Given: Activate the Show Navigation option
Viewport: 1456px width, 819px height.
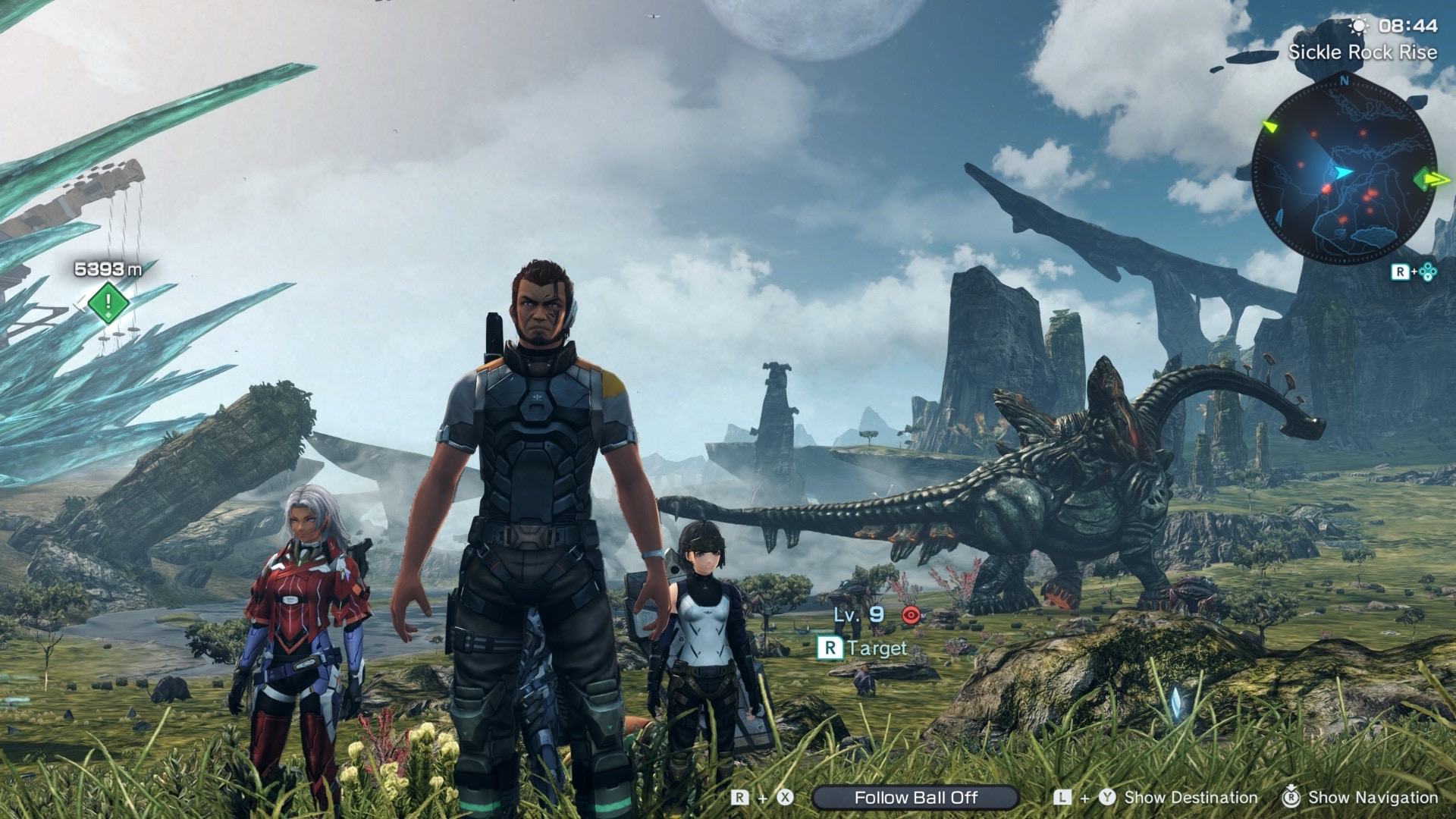Looking at the screenshot, I should (x=1373, y=798).
